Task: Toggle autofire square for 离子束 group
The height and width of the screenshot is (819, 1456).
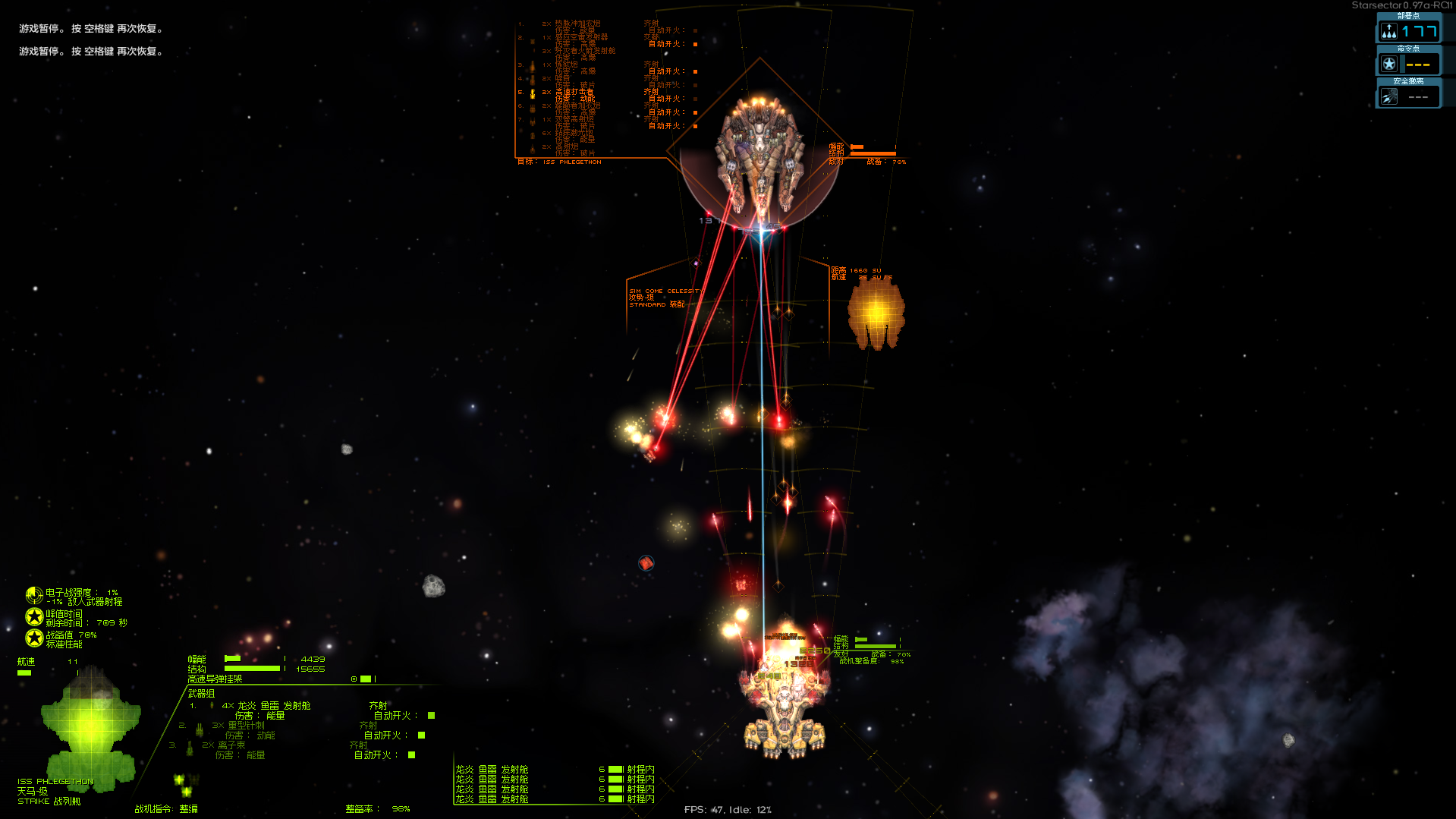Action: pos(411,755)
